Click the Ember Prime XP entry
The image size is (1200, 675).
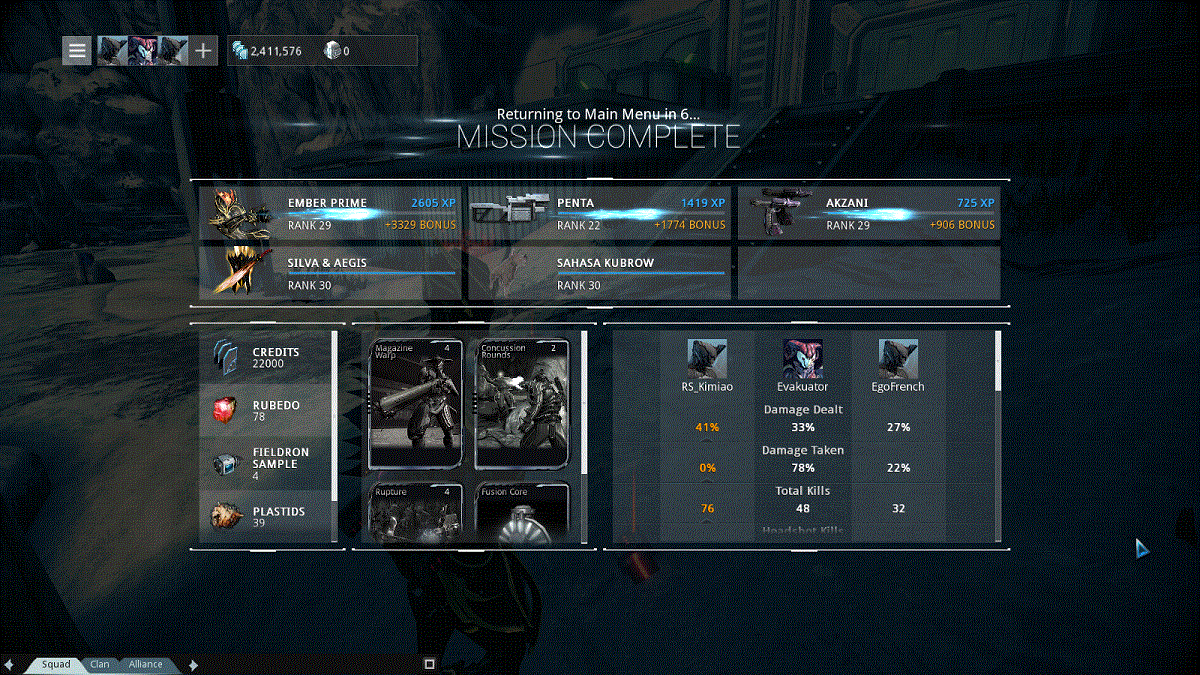331,213
